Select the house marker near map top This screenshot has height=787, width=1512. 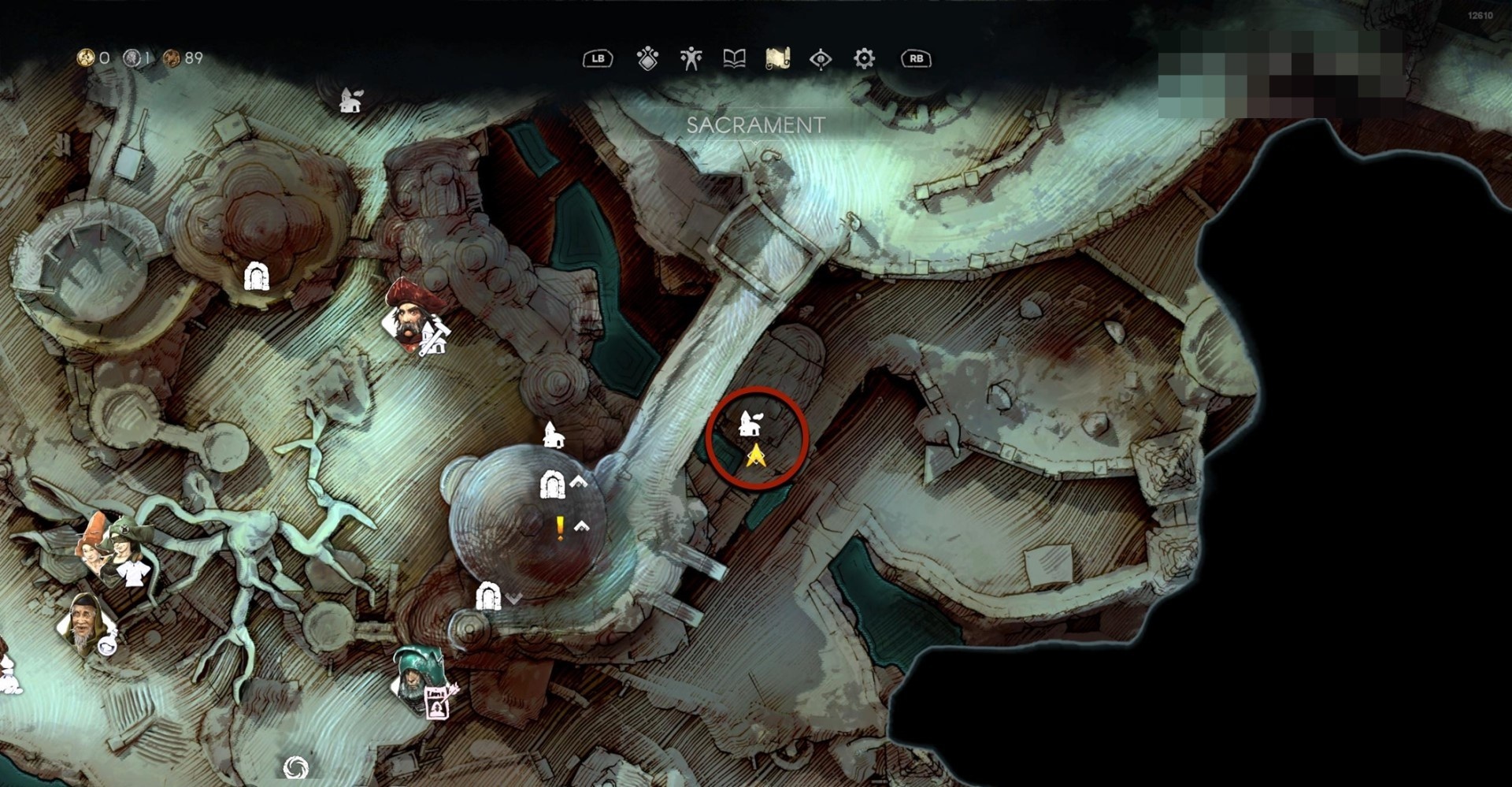coord(350,100)
